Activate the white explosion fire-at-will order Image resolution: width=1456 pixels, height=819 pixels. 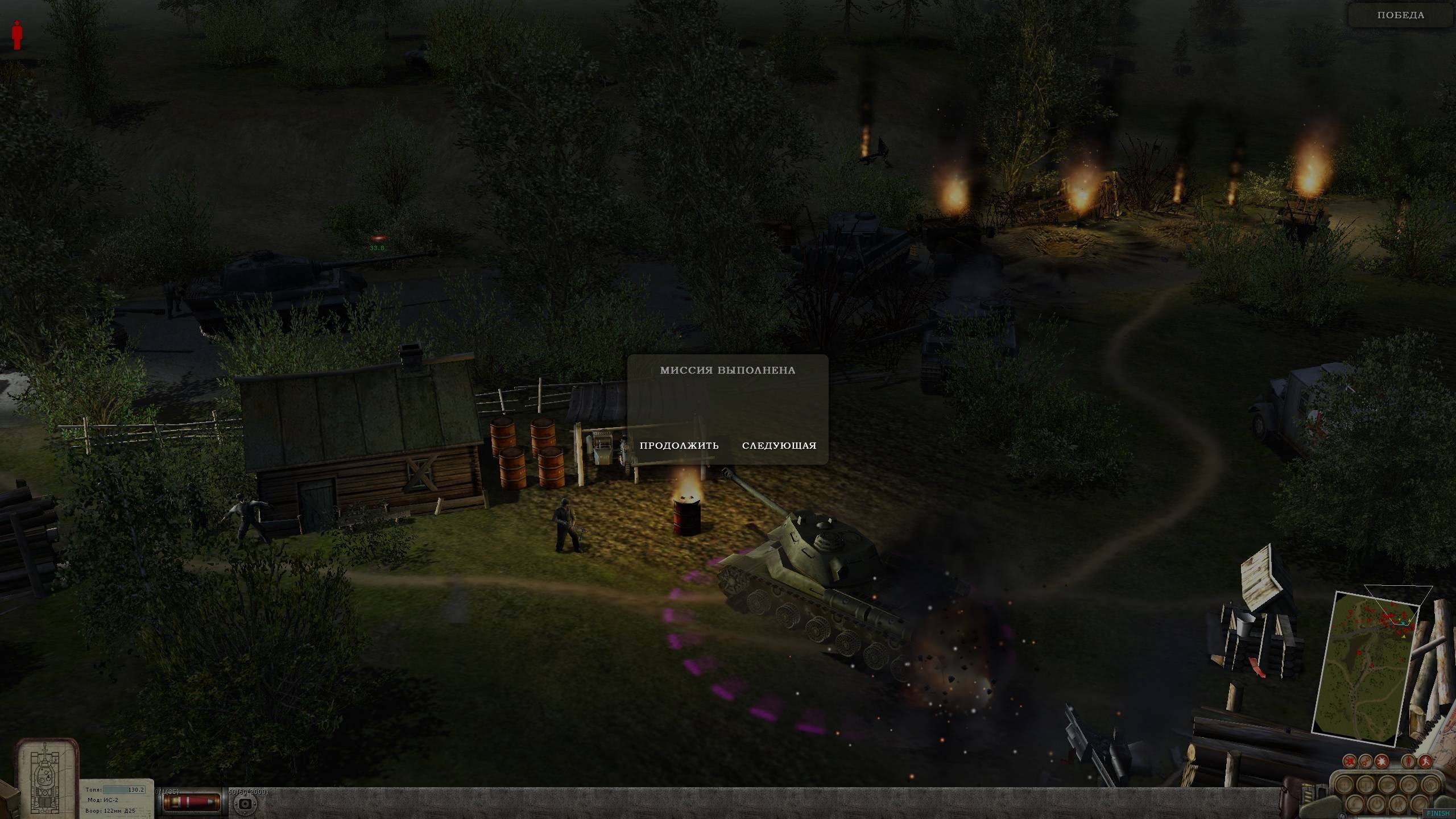point(1381,761)
